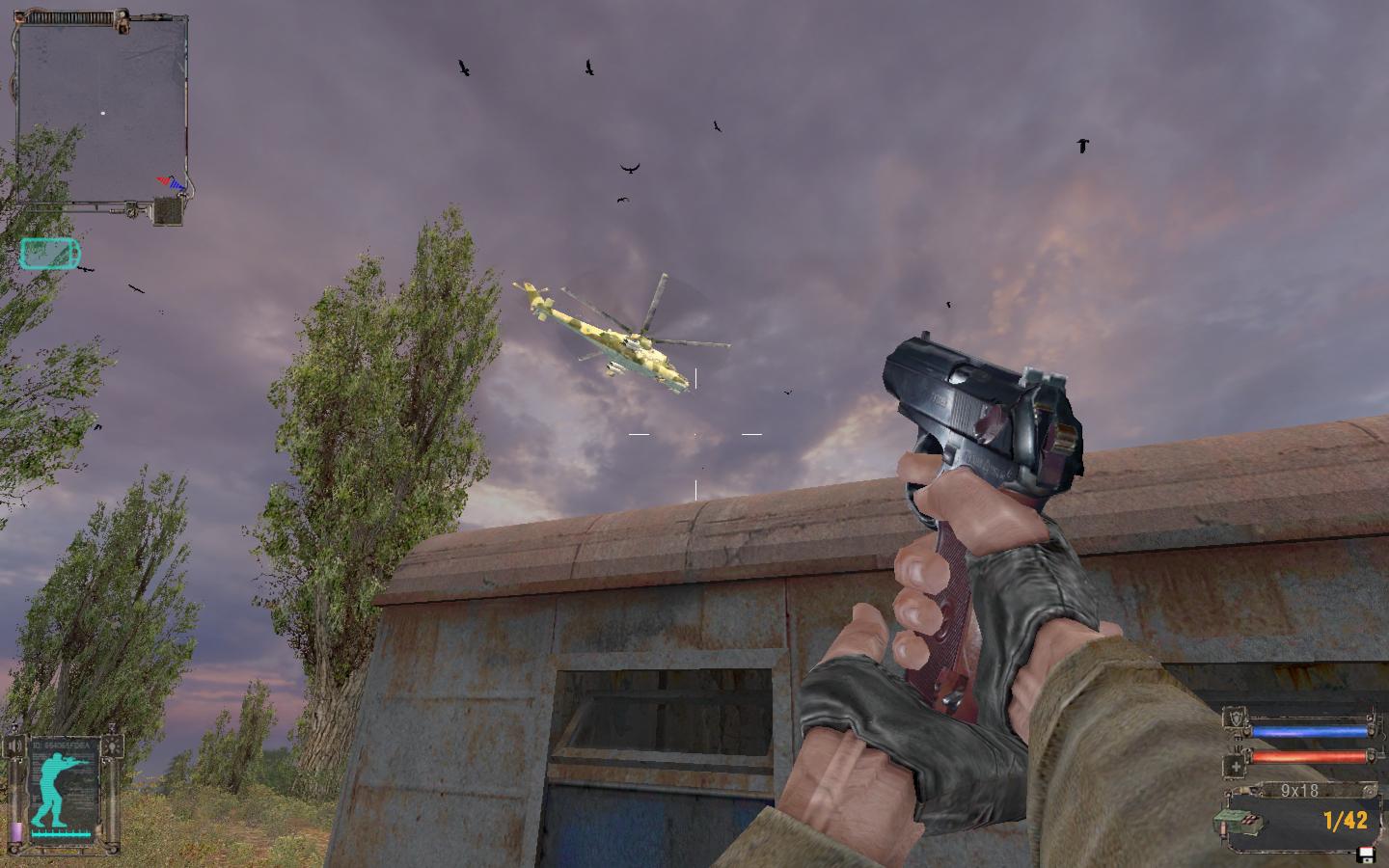This screenshot has width=1389, height=868.
Task: Click the speaker noise indicator icon
Action: click(x=14, y=746)
